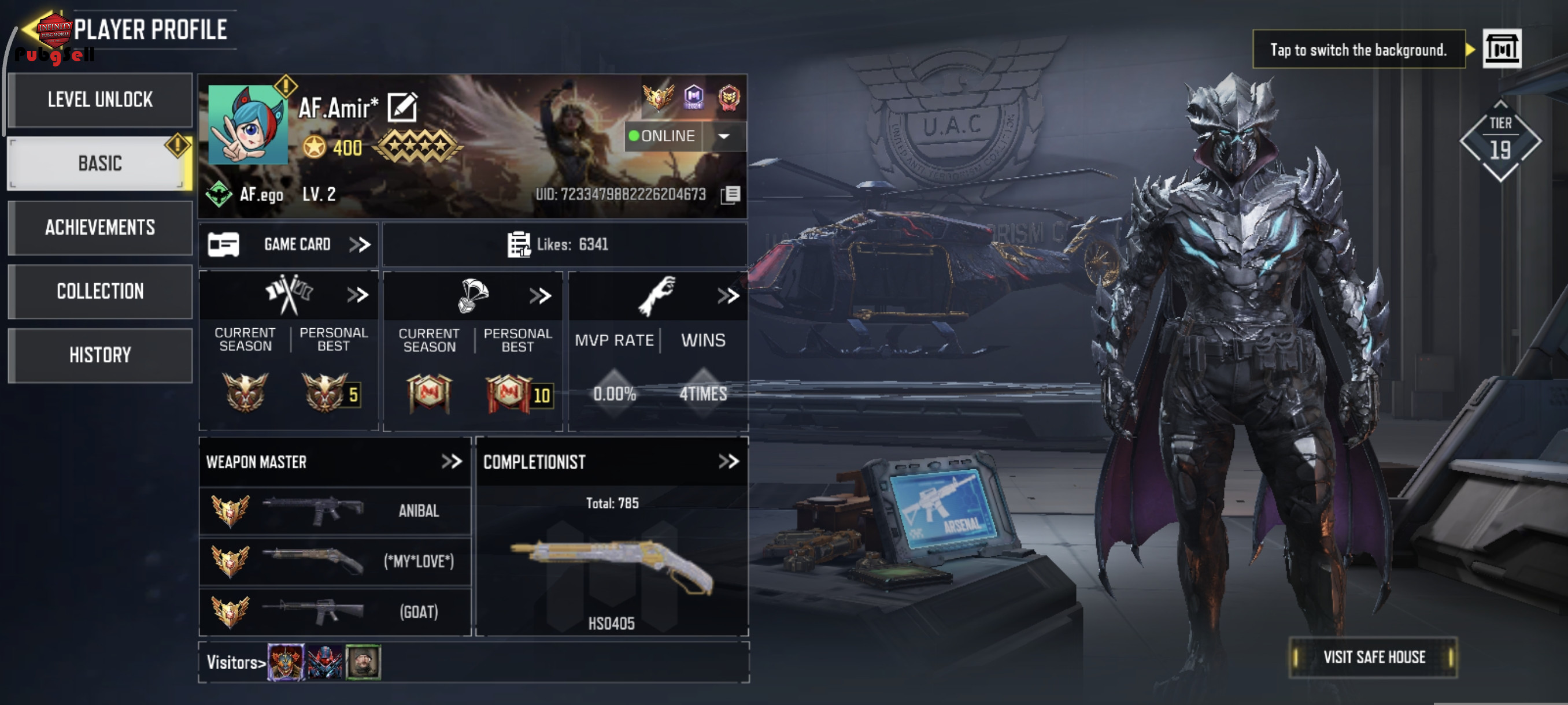Tap the switch background icon
This screenshot has width=1568, height=705.
(x=1501, y=49)
